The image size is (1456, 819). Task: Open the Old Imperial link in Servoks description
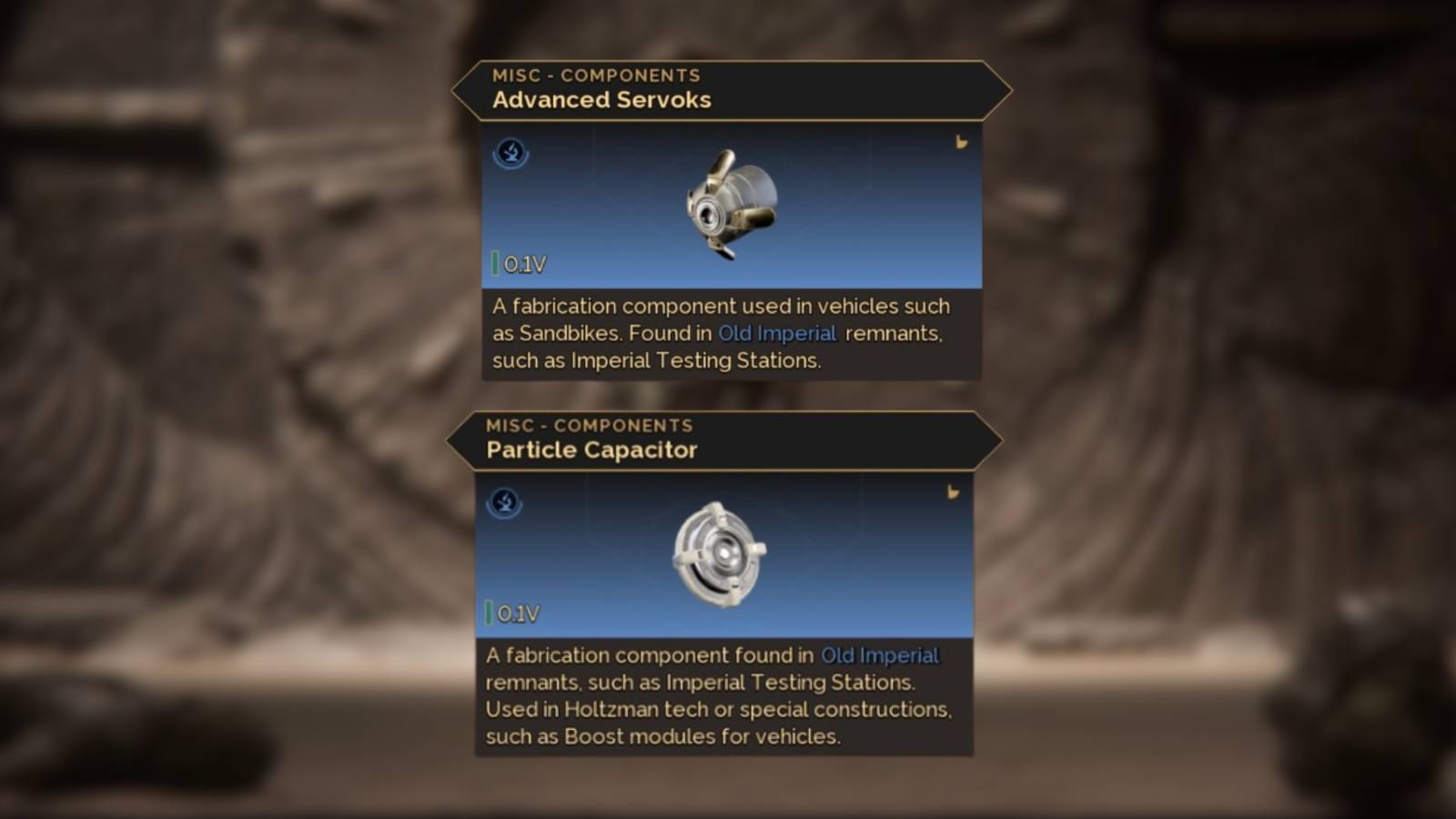pyautogui.click(x=777, y=333)
